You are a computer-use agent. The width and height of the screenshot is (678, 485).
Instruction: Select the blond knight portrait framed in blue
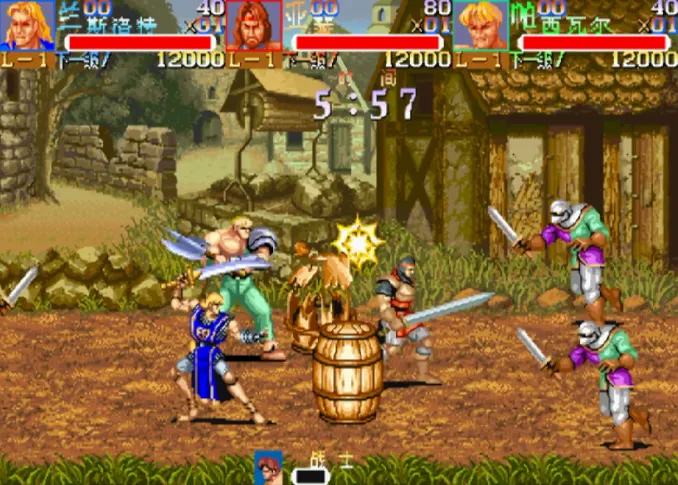coord(27,26)
